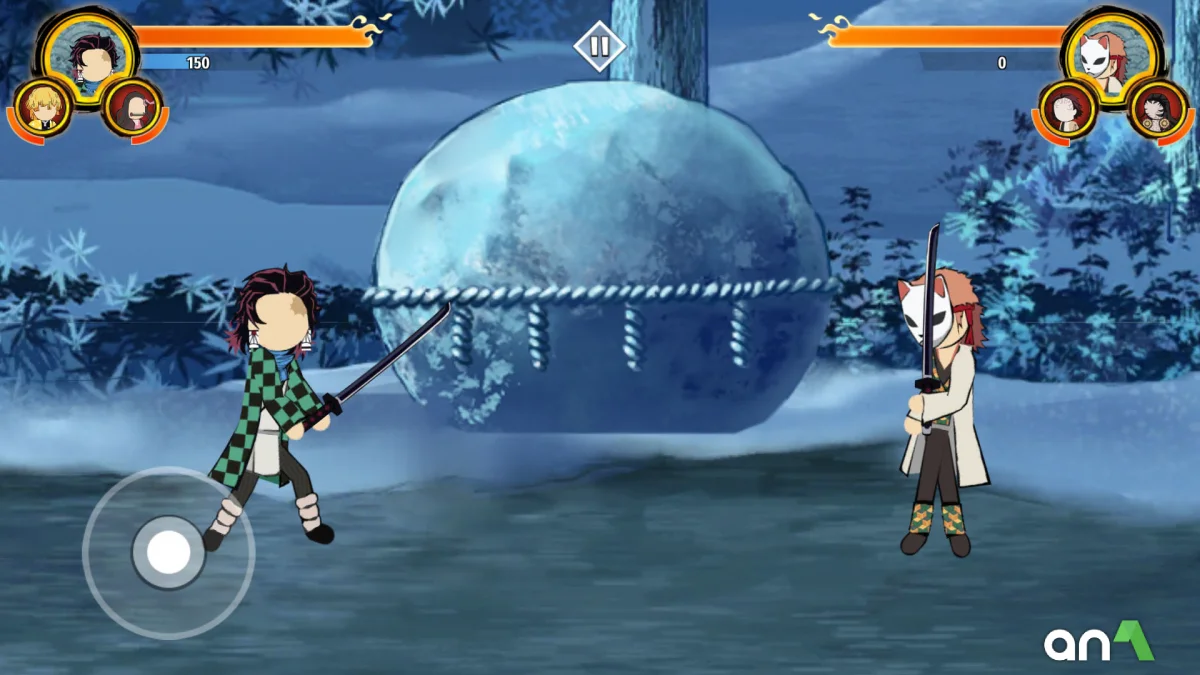
Task: Tap the virtual joystick thumb knob
Action: point(168,551)
